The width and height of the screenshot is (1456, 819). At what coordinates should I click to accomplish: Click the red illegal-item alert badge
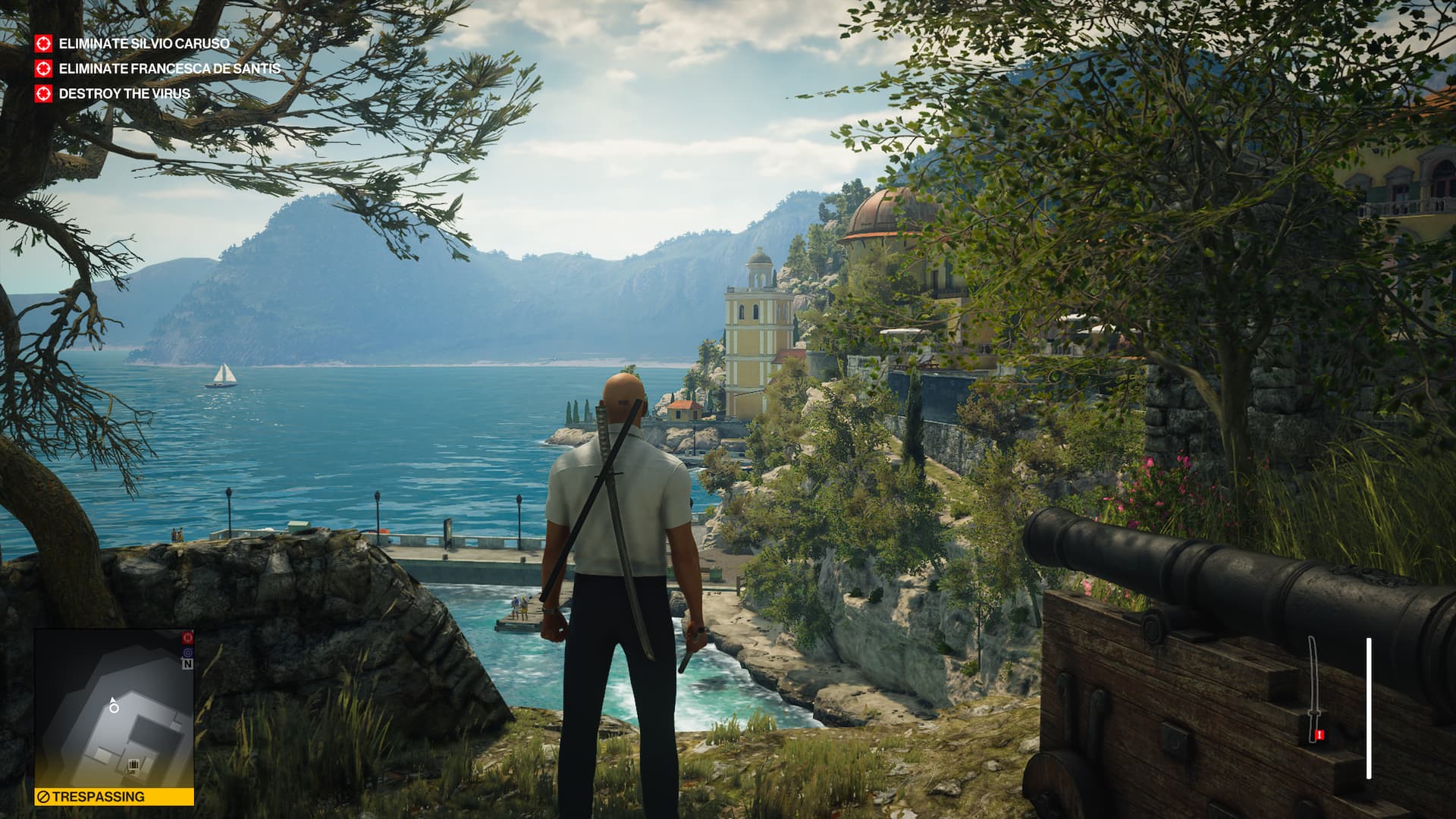click(x=1319, y=735)
